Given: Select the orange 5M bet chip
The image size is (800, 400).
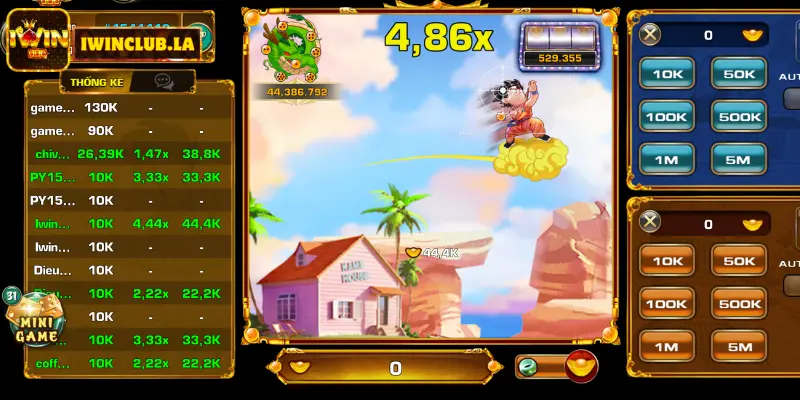Looking at the screenshot, I should [x=738, y=347].
